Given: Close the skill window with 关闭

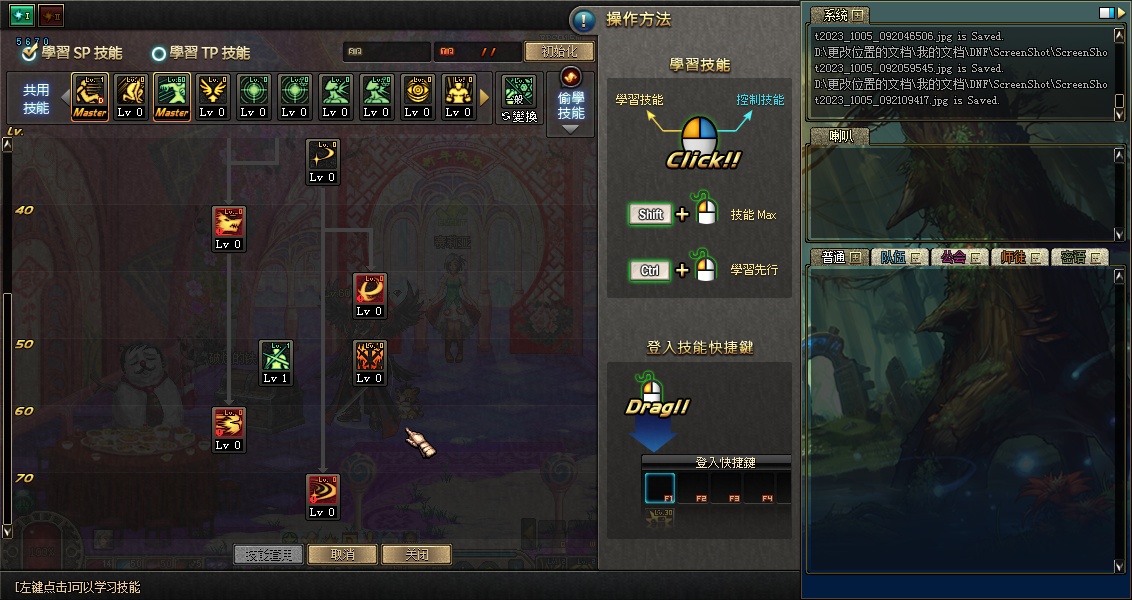Looking at the screenshot, I should 417,554.
